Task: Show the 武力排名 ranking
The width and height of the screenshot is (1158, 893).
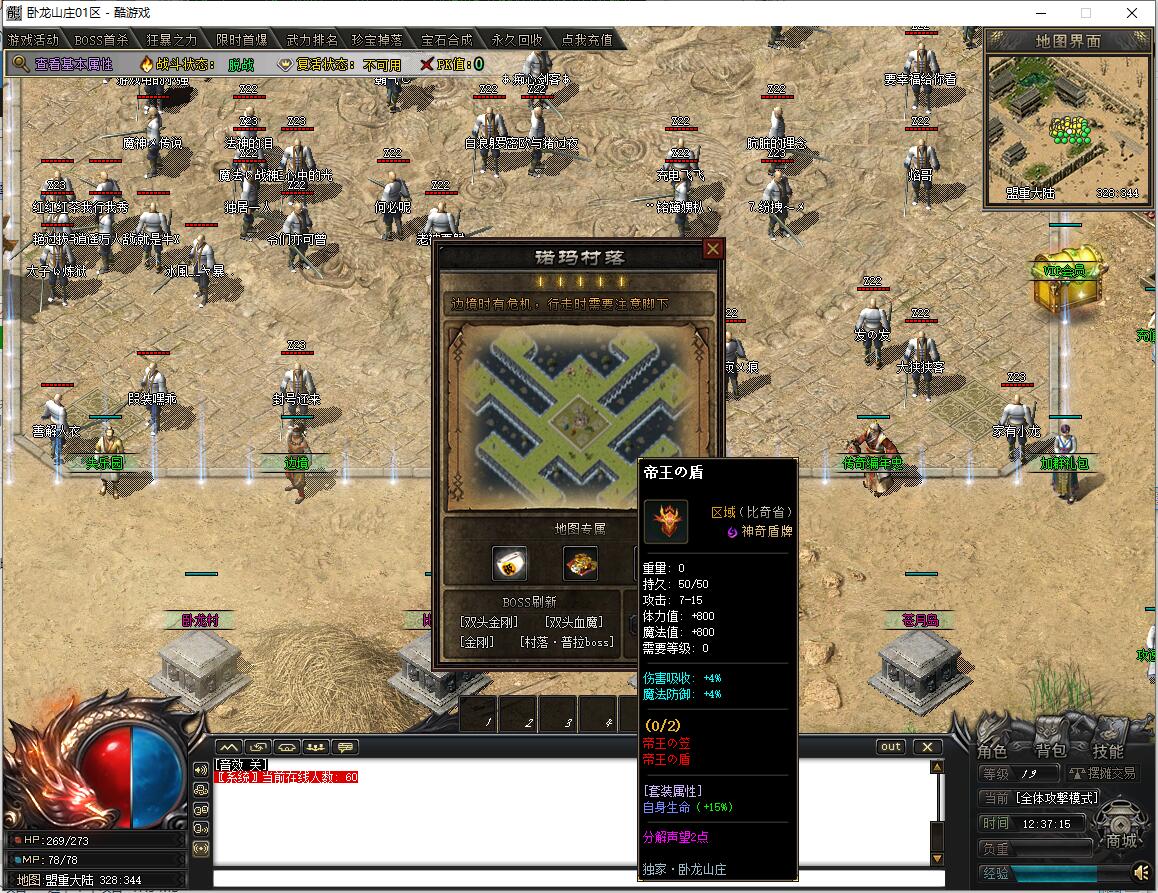Action: [311, 40]
